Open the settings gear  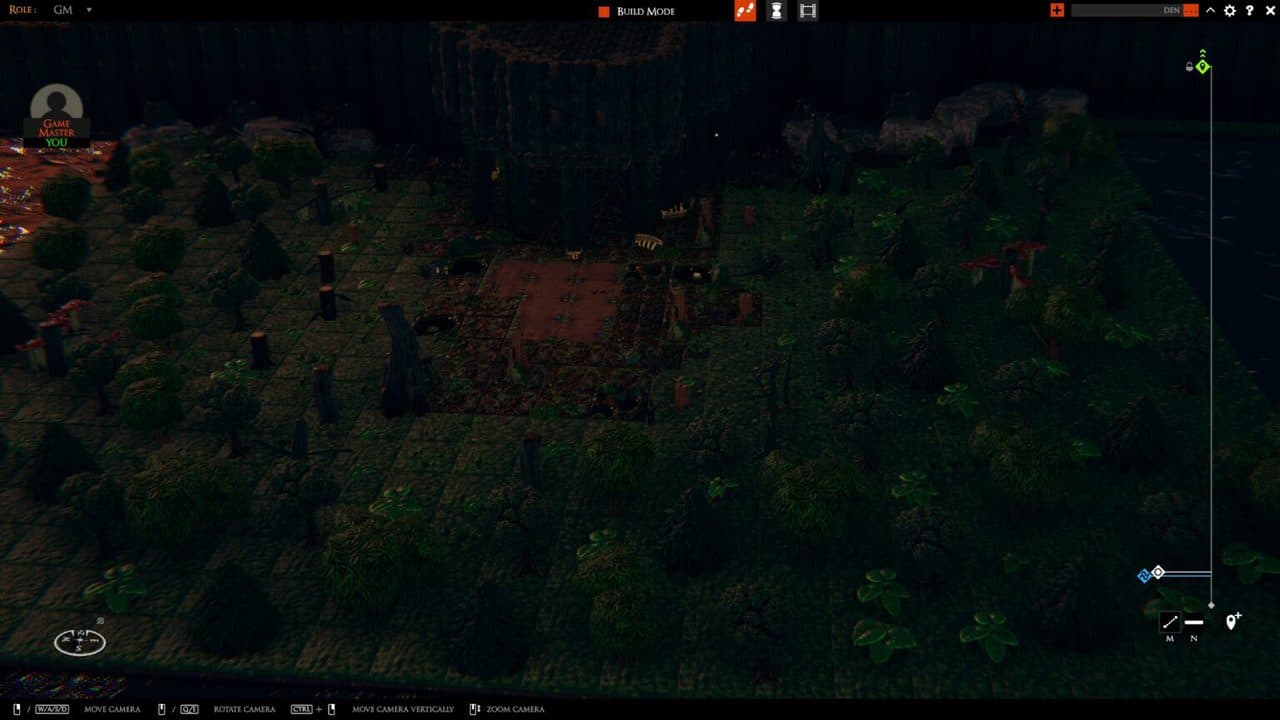[1229, 11]
